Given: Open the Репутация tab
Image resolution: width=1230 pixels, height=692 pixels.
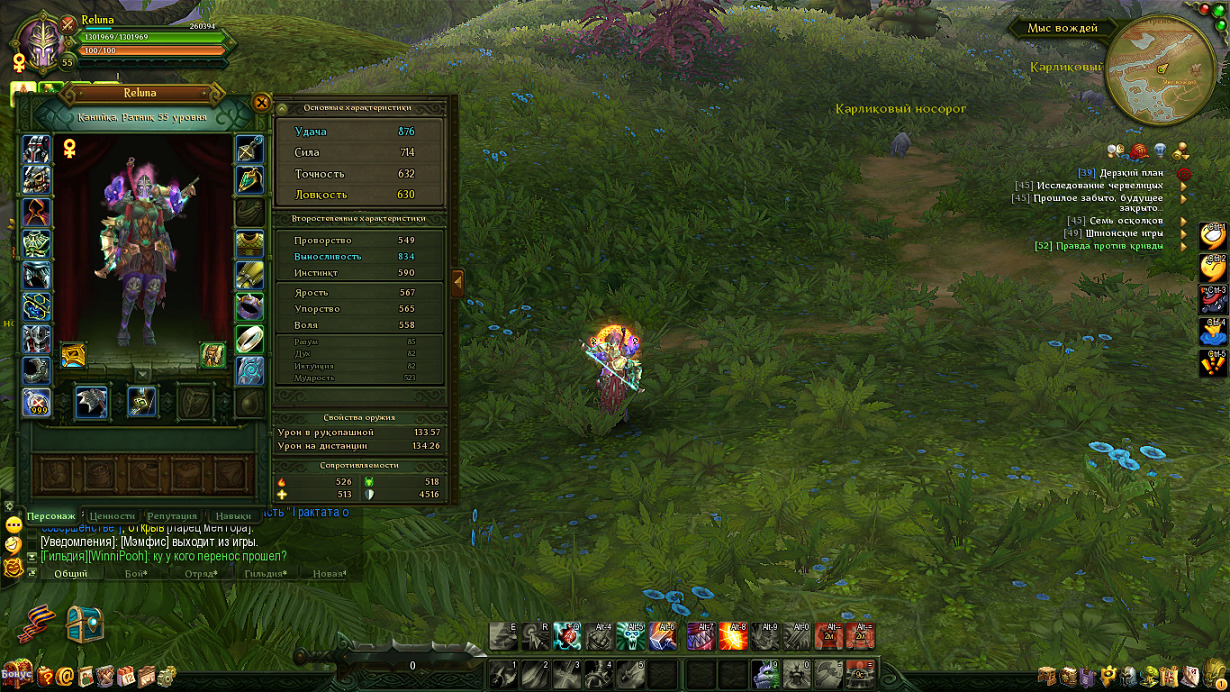Looking at the screenshot, I should [x=172, y=516].
